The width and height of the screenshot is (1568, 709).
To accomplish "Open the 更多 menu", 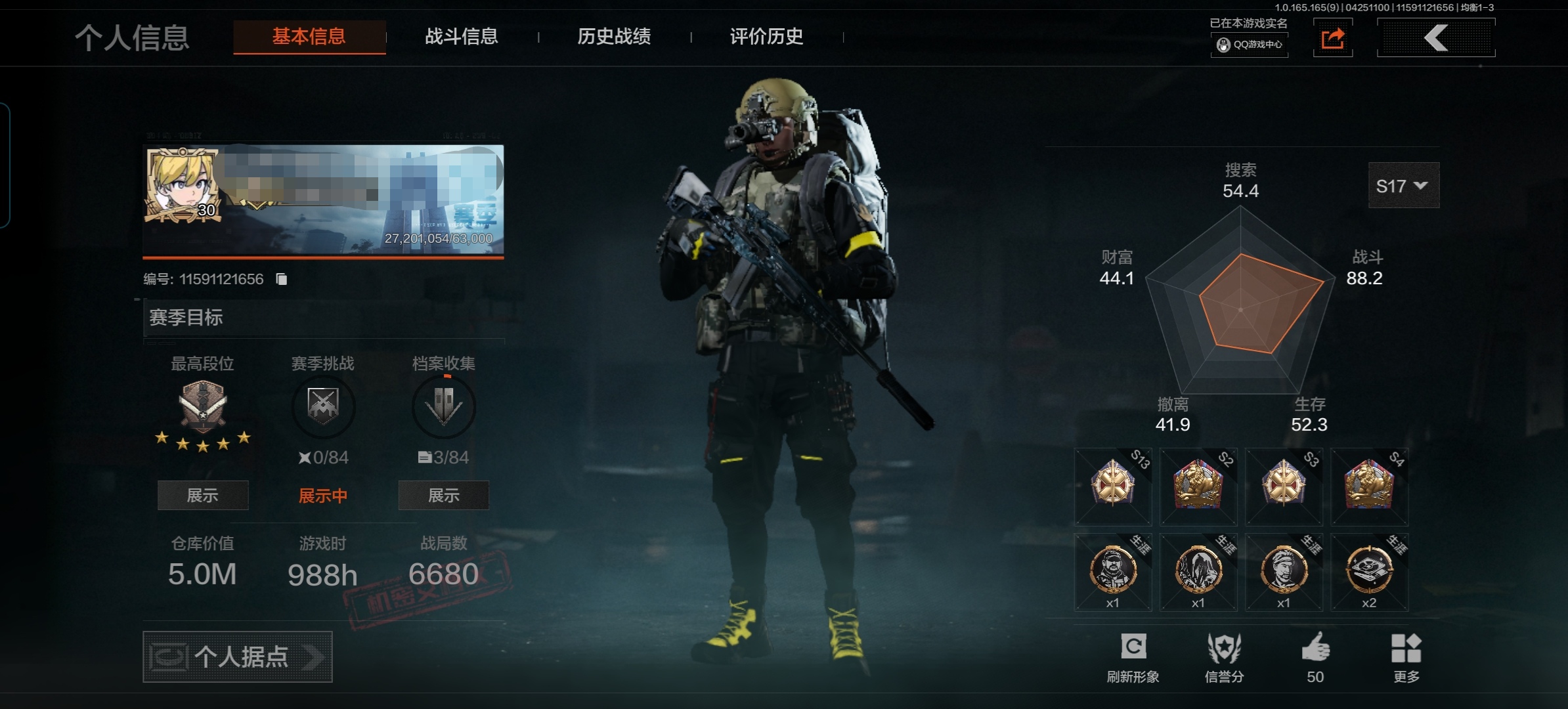I will coord(1406,658).
